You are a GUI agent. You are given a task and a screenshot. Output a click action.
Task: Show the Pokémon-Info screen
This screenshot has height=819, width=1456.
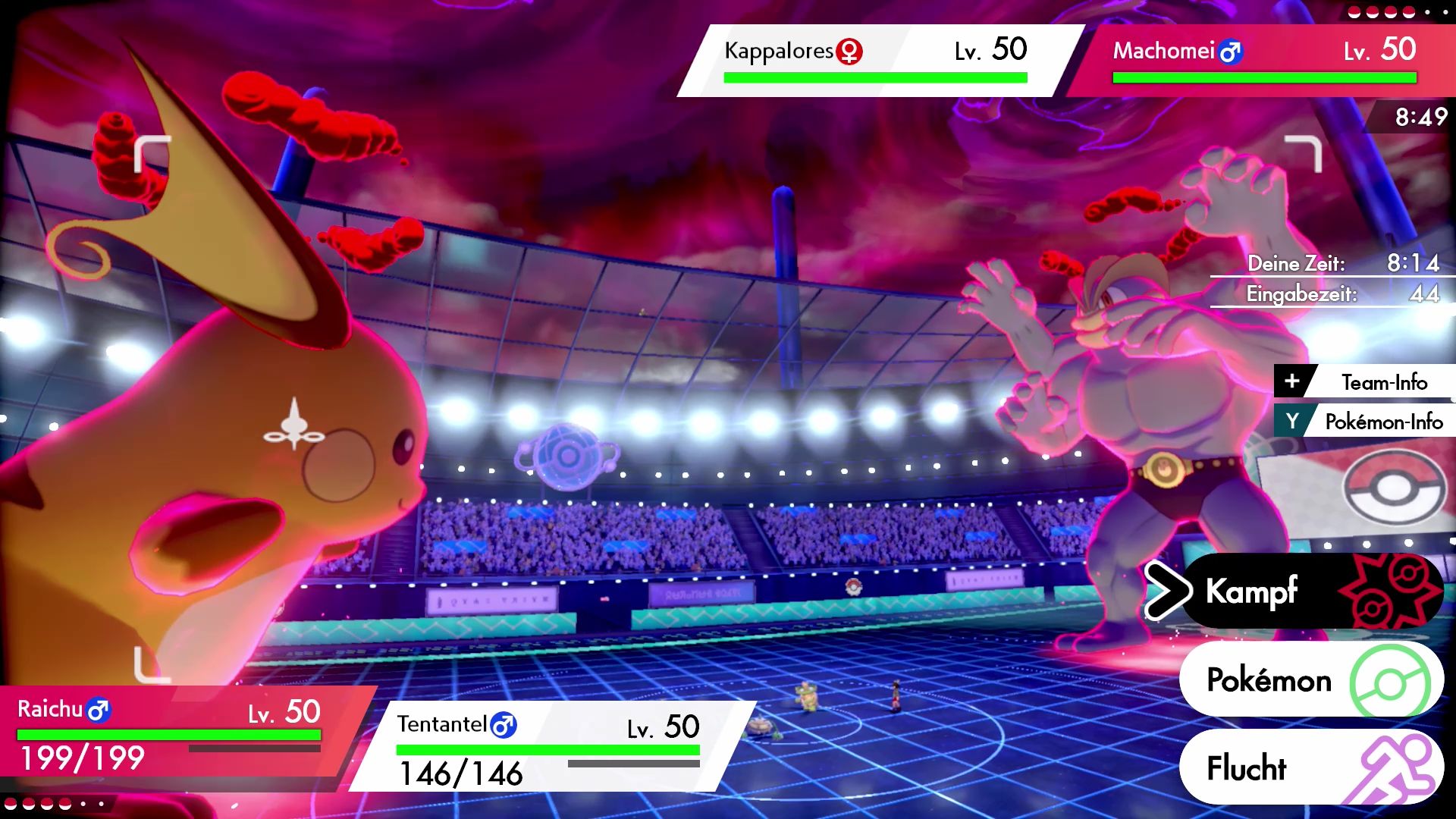(x=1367, y=422)
